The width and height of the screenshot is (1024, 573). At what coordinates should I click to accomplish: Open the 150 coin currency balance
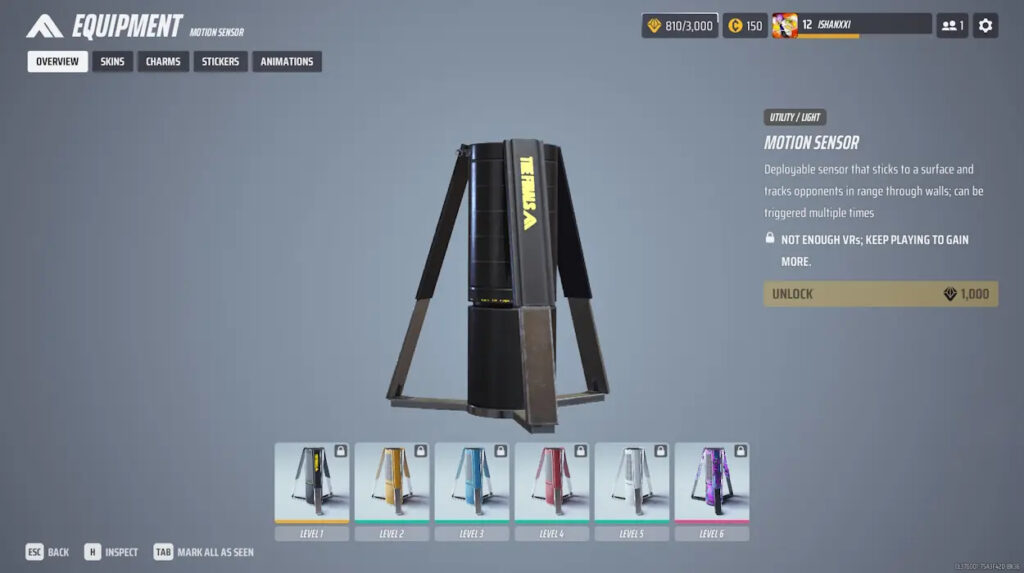click(745, 26)
